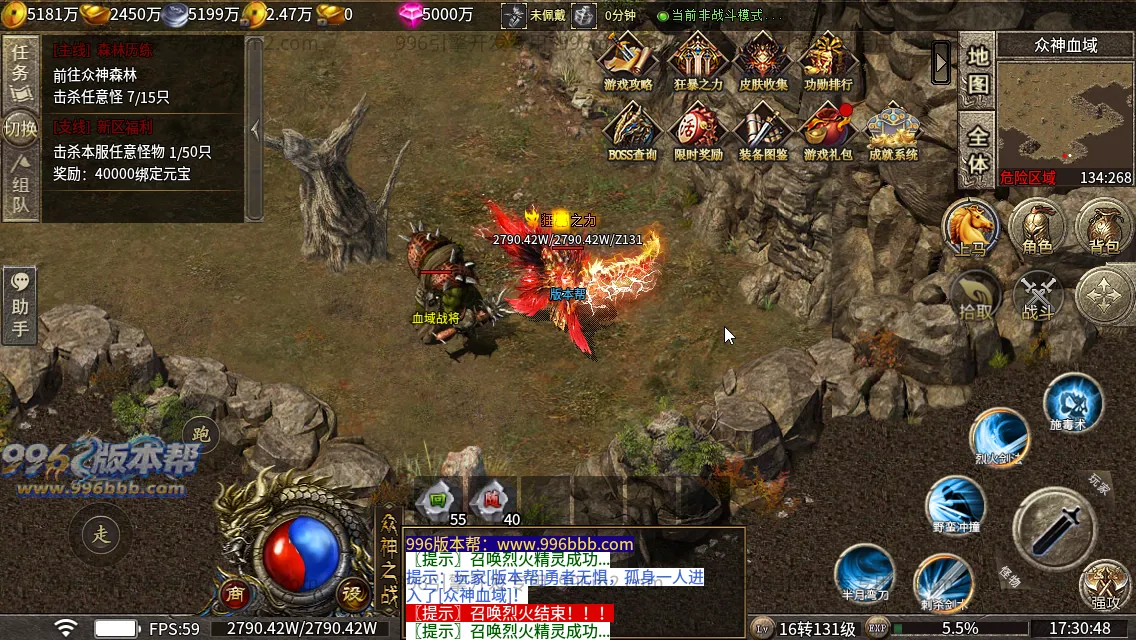Open the 背包 backpack

point(1104,227)
